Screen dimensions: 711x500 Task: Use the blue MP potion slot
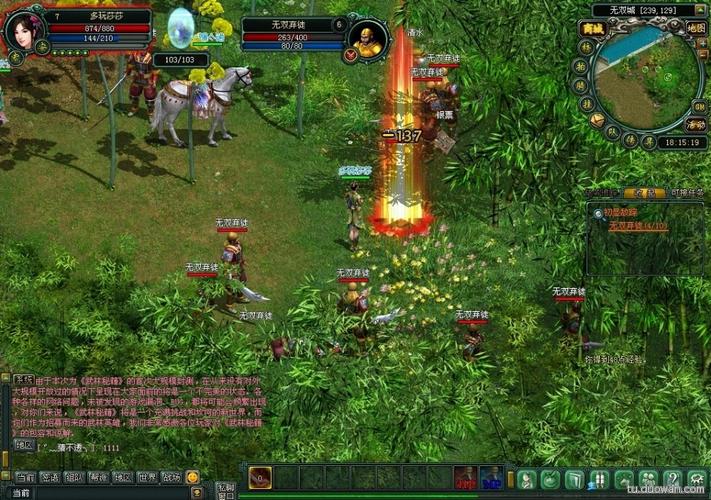coord(490,478)
